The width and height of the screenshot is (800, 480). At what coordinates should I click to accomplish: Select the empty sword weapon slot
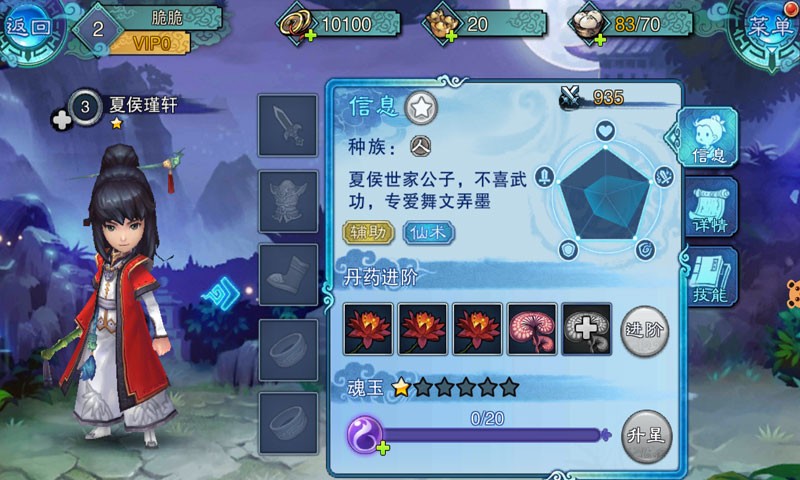click(288, 126)
